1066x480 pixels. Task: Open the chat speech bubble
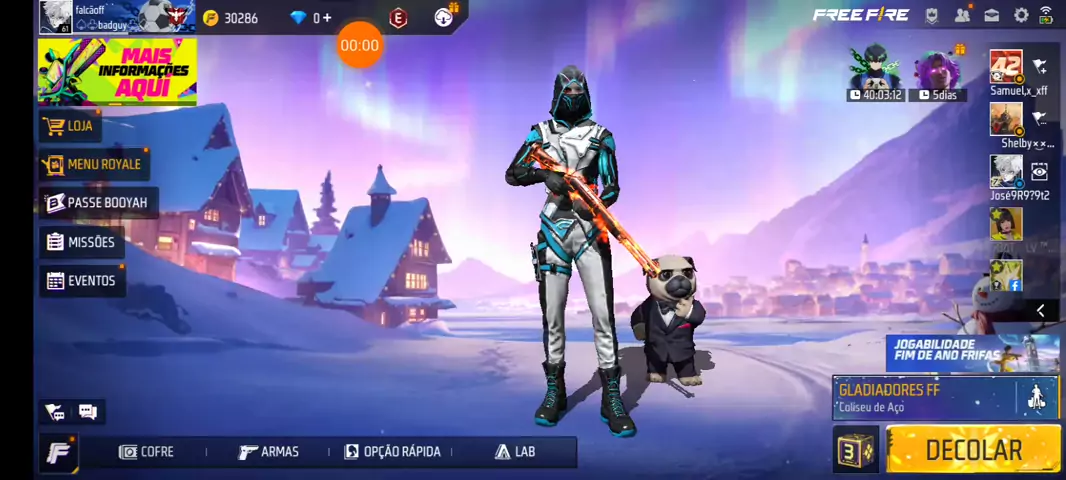88,412
